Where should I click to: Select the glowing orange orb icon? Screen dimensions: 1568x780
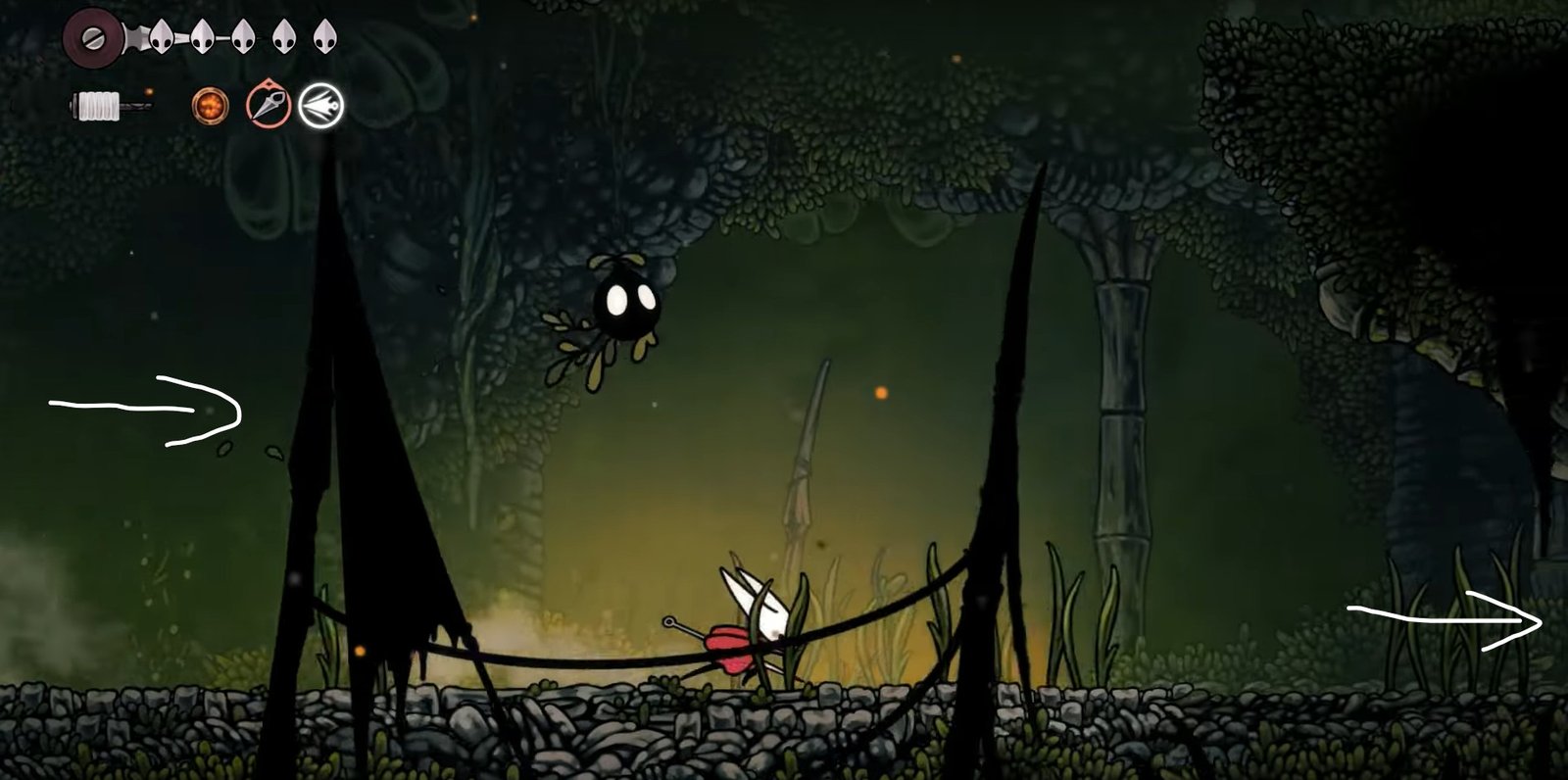tap(210, 106)
